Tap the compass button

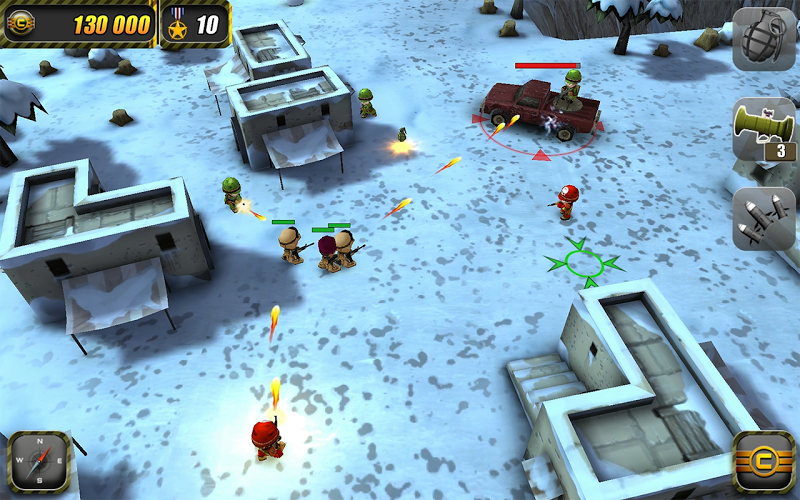(x=39, y=461)
